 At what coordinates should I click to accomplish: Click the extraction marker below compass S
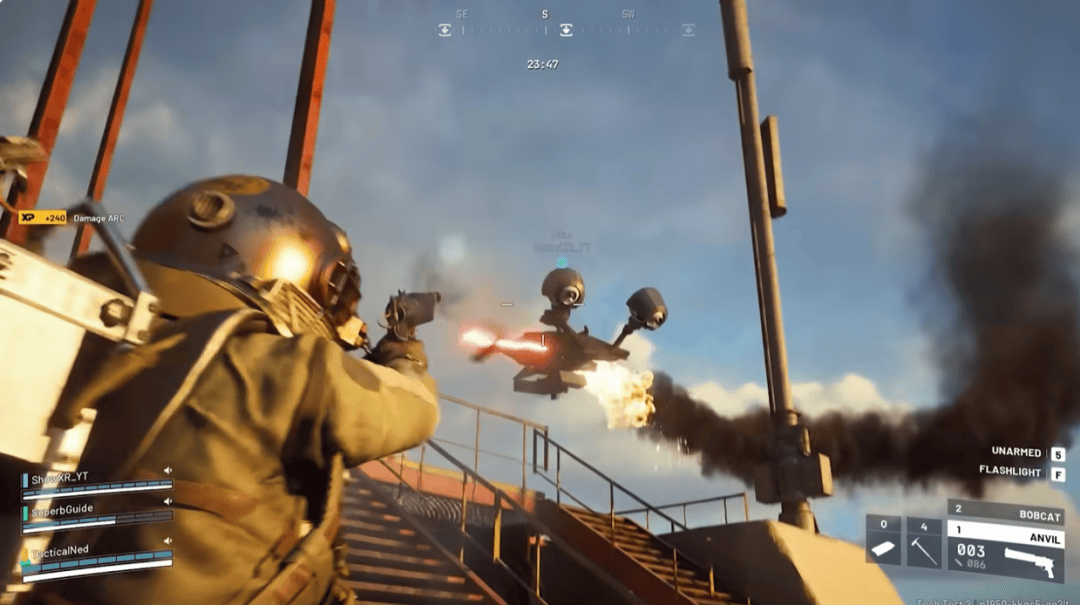[x=566, y=30]
